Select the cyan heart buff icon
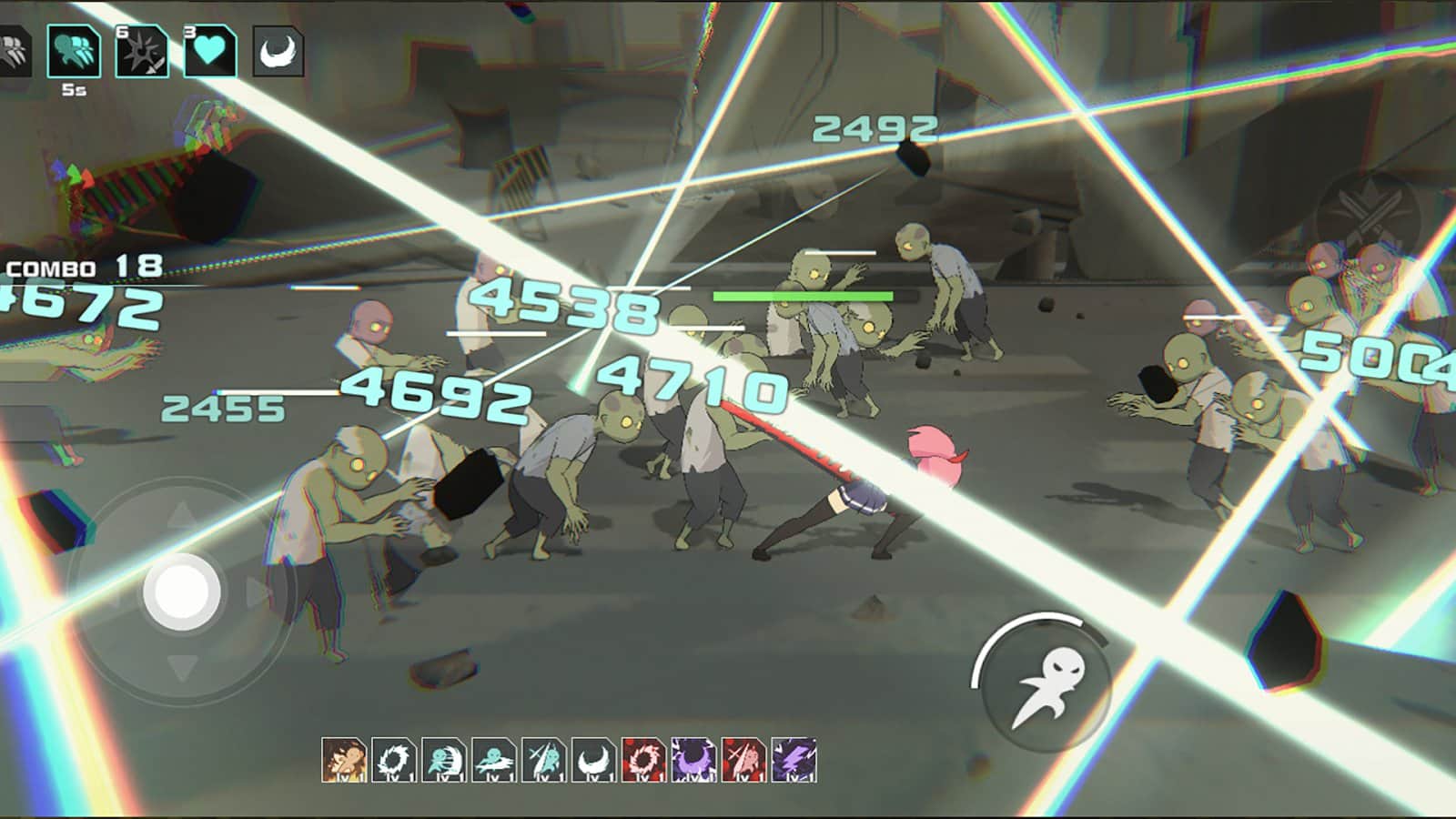The image size is (1456, 819). pos(210,51)
